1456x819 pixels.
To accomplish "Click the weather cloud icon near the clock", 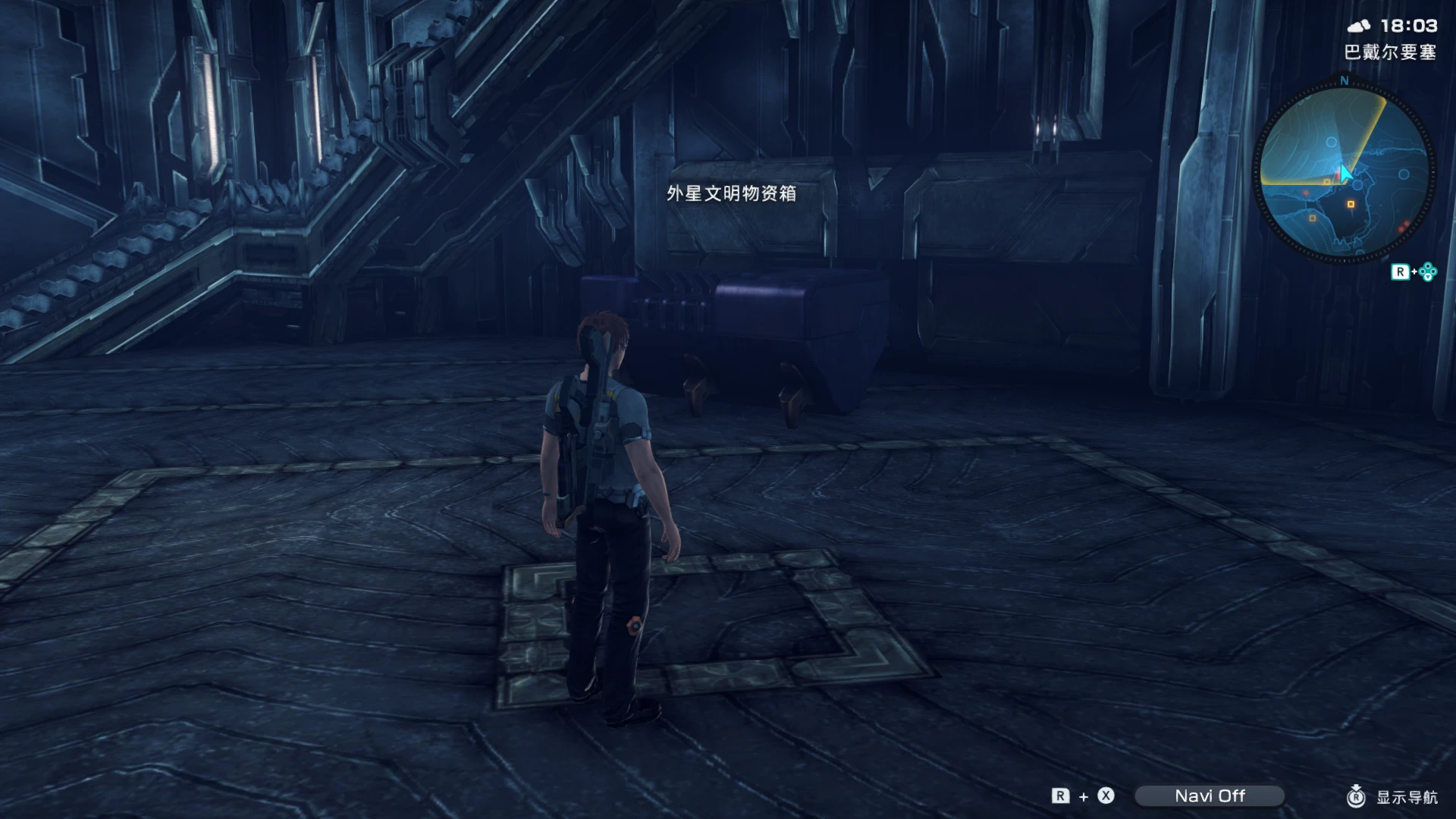I will 1360,25.
